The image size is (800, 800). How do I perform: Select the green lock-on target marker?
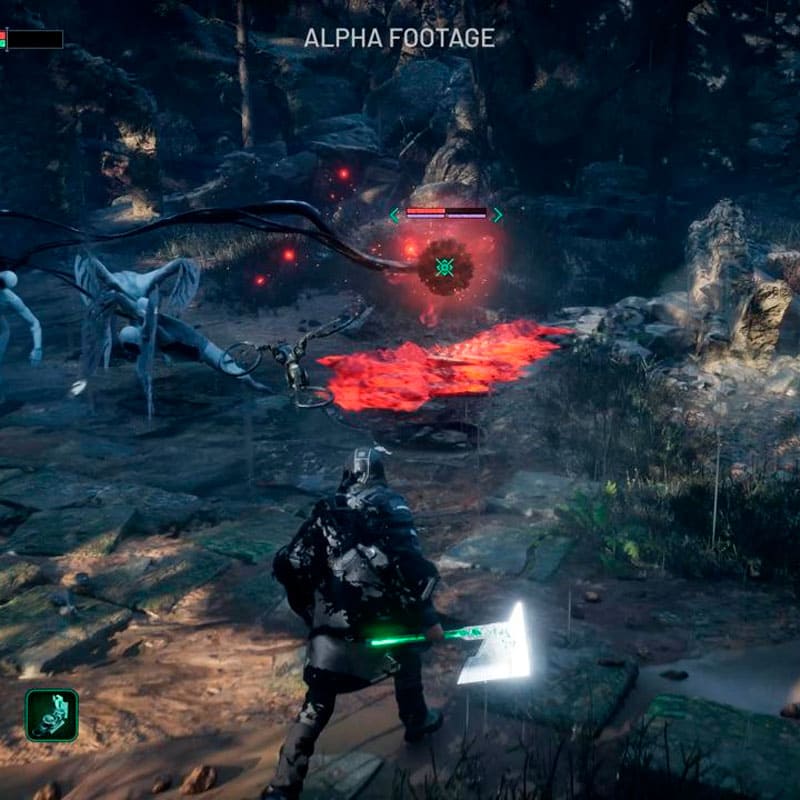click(x=446, y=266)
